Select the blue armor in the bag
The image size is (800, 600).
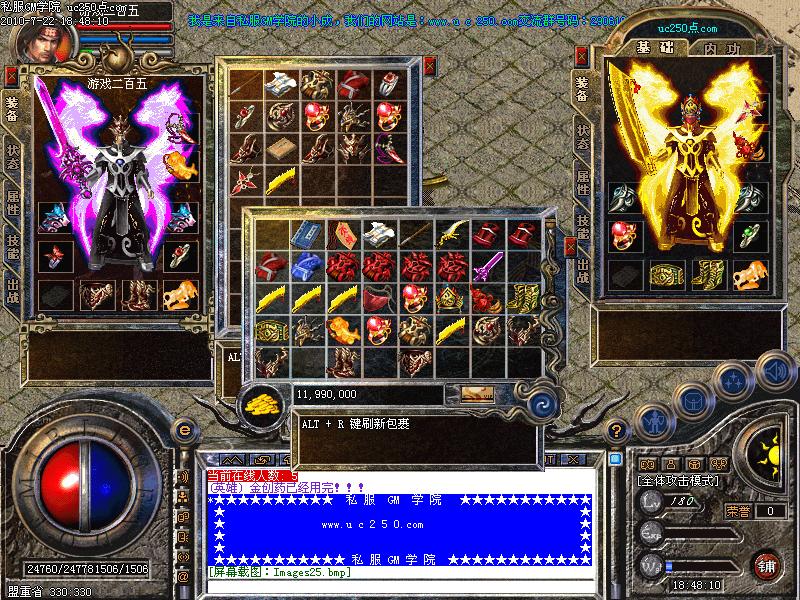[304, 266]
